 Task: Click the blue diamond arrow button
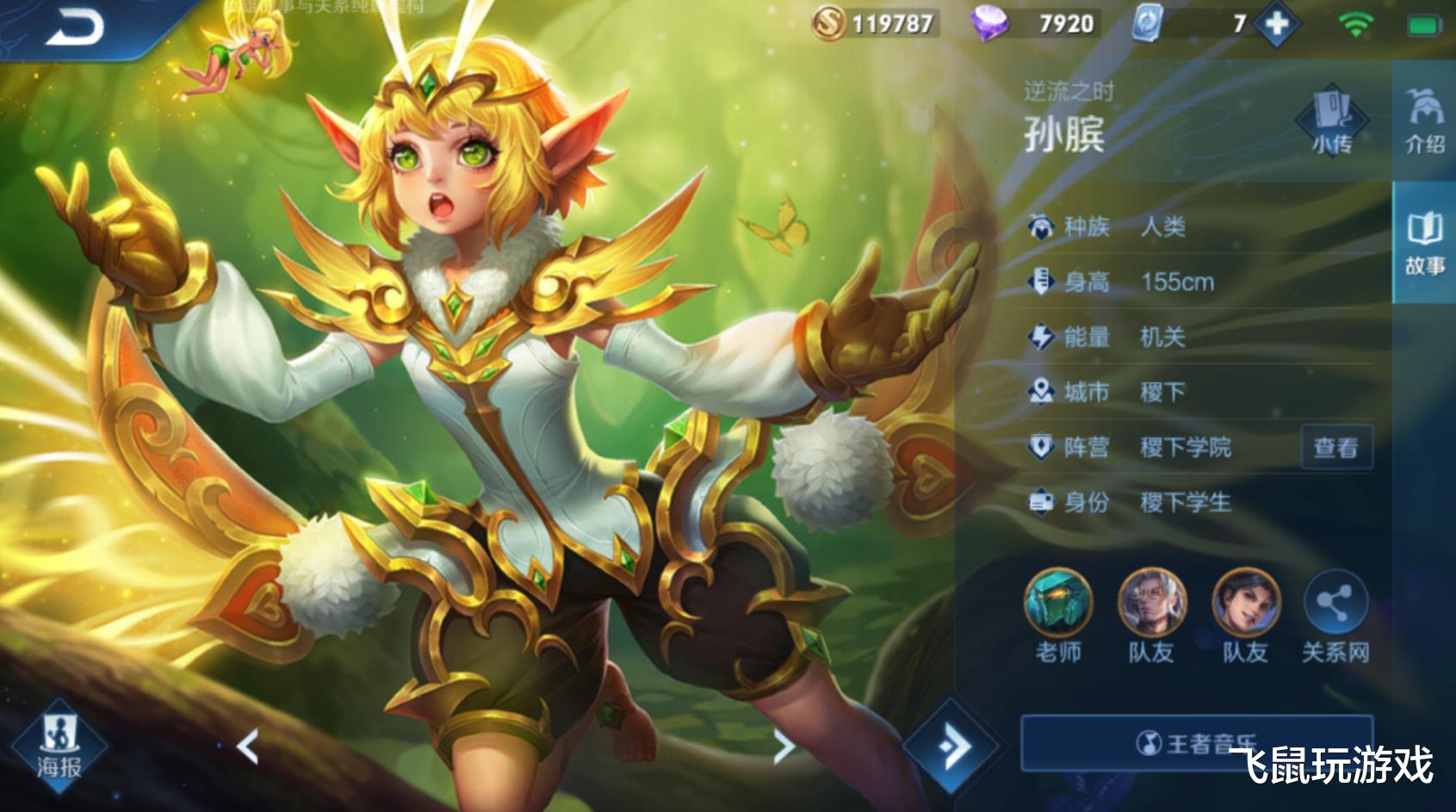[x=952, y=746]
